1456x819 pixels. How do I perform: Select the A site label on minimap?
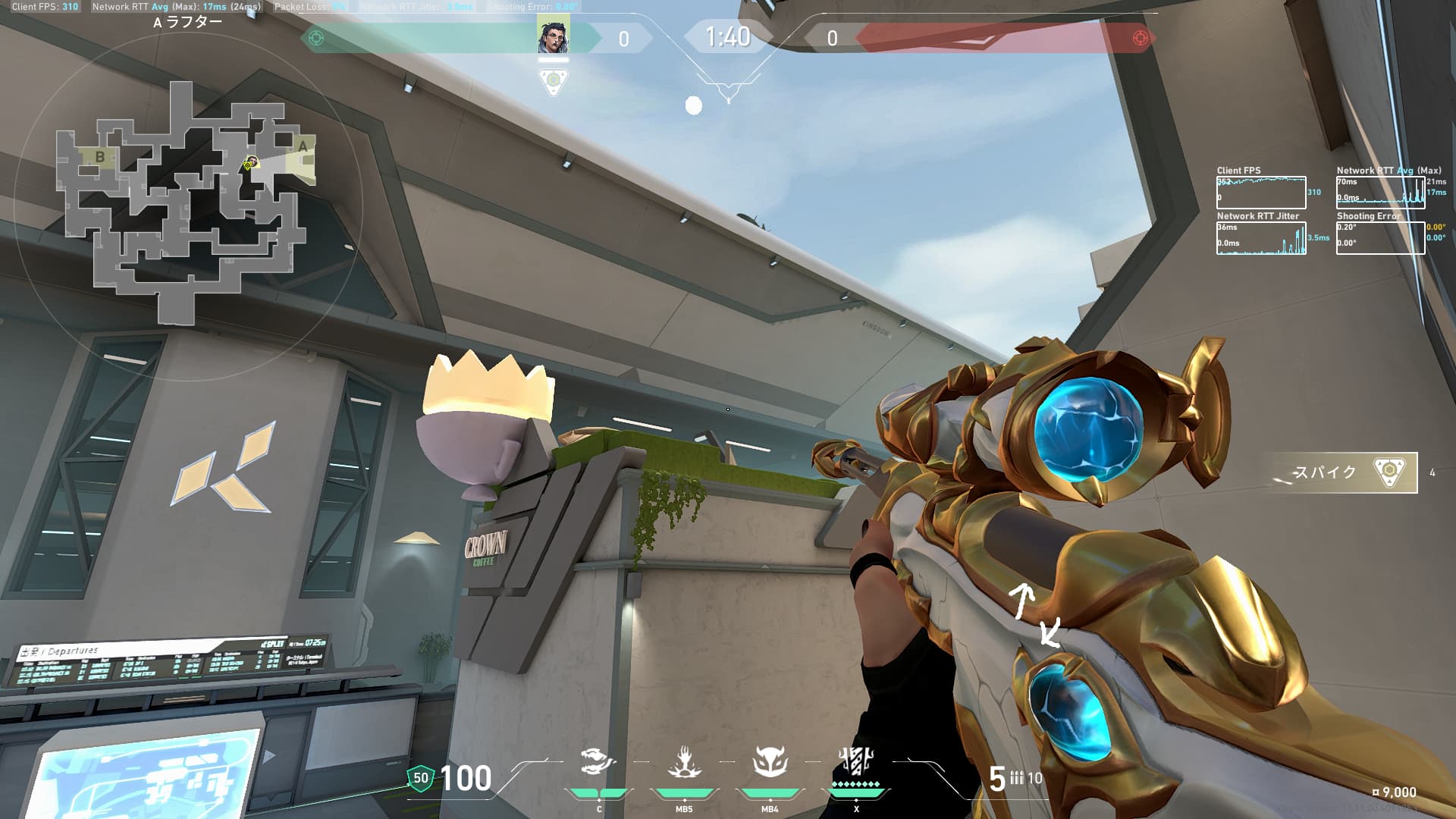click(303, 146)
